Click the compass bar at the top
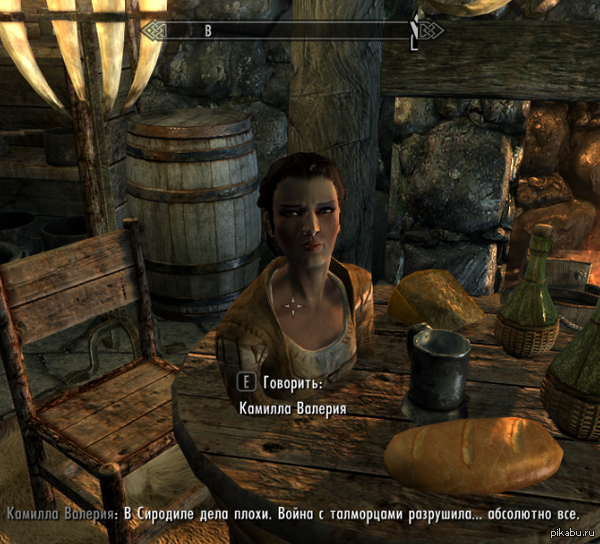The image size is (600, 544). [297, 30]
